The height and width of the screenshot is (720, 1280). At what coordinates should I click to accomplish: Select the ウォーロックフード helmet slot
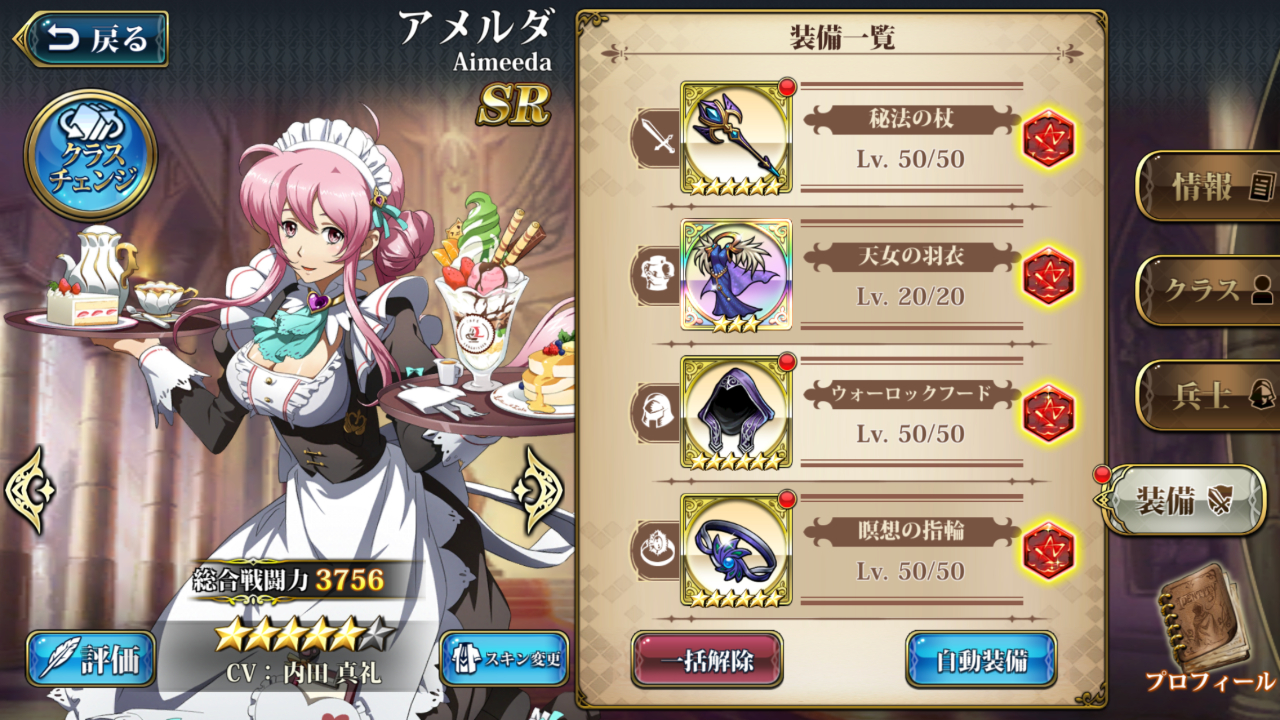736,412
